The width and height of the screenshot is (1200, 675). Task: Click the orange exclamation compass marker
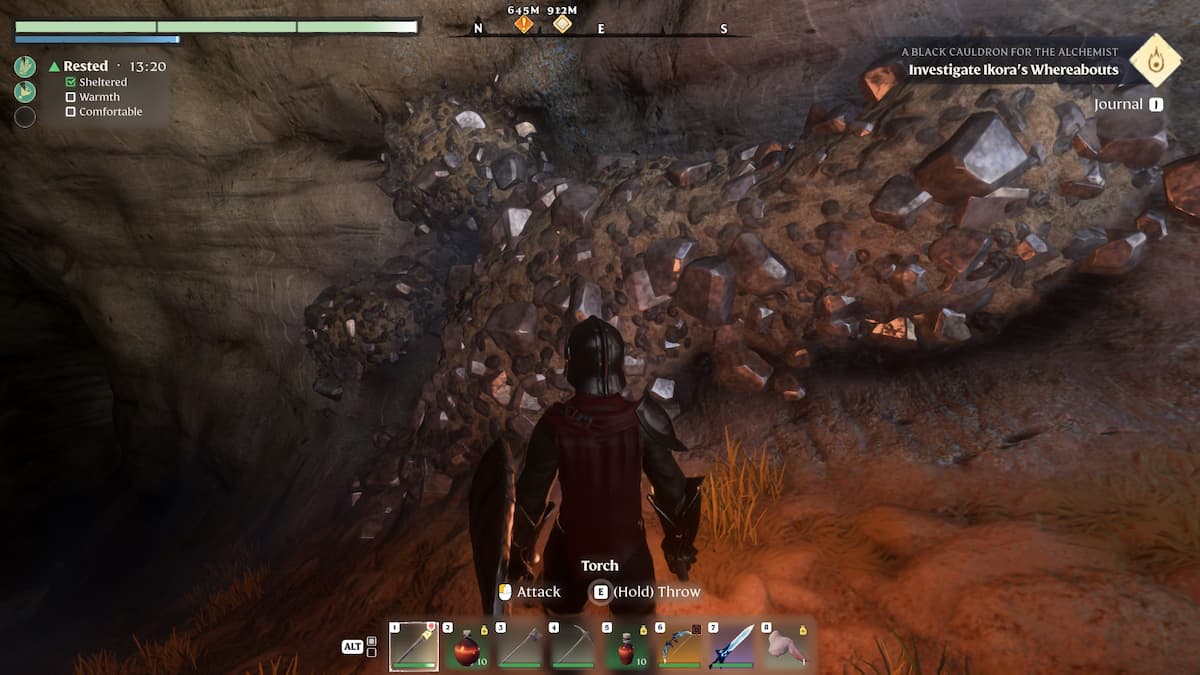click(524, 23)
